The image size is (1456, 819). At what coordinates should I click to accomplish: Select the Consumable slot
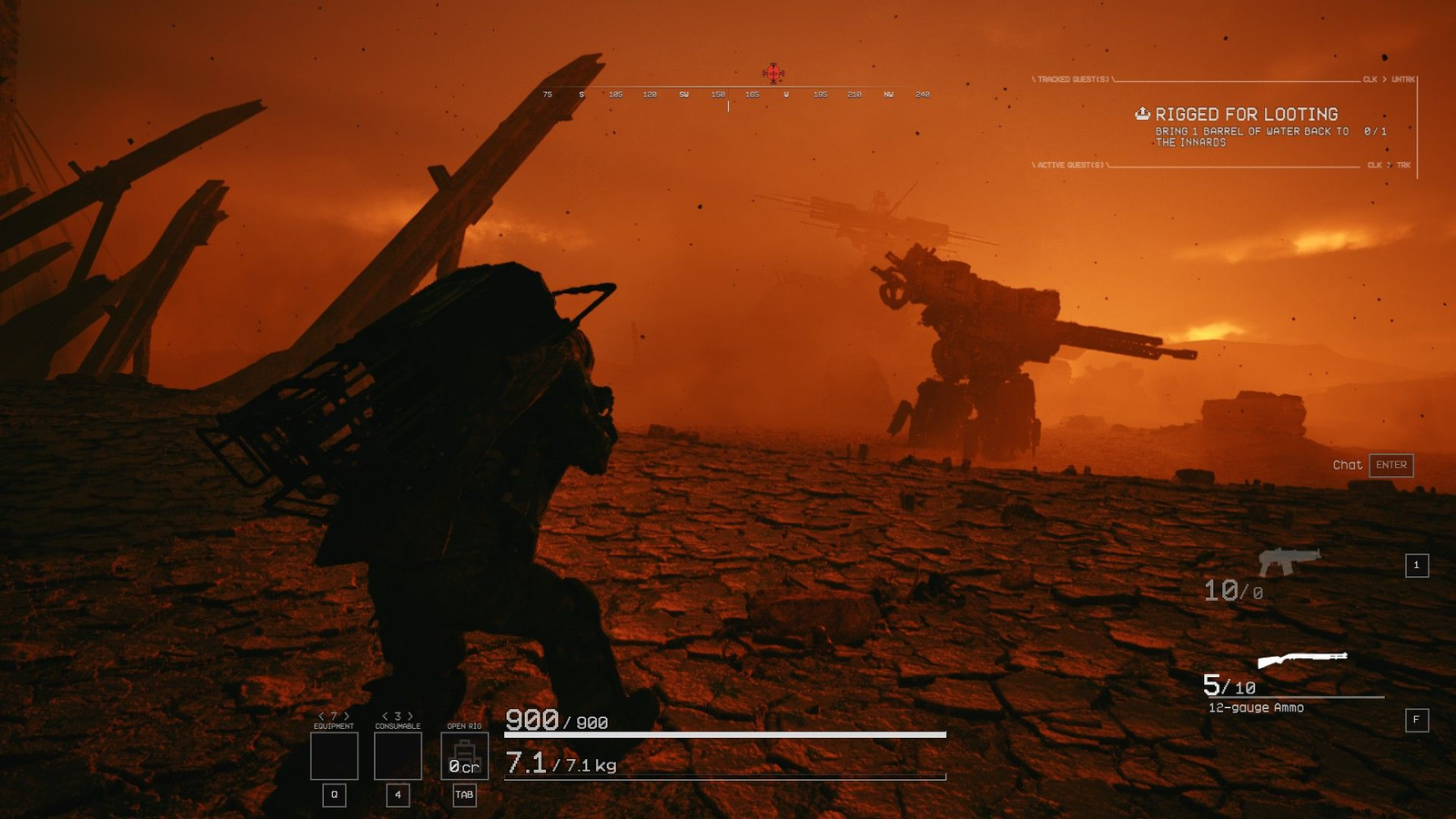click(x=398, y=756)
